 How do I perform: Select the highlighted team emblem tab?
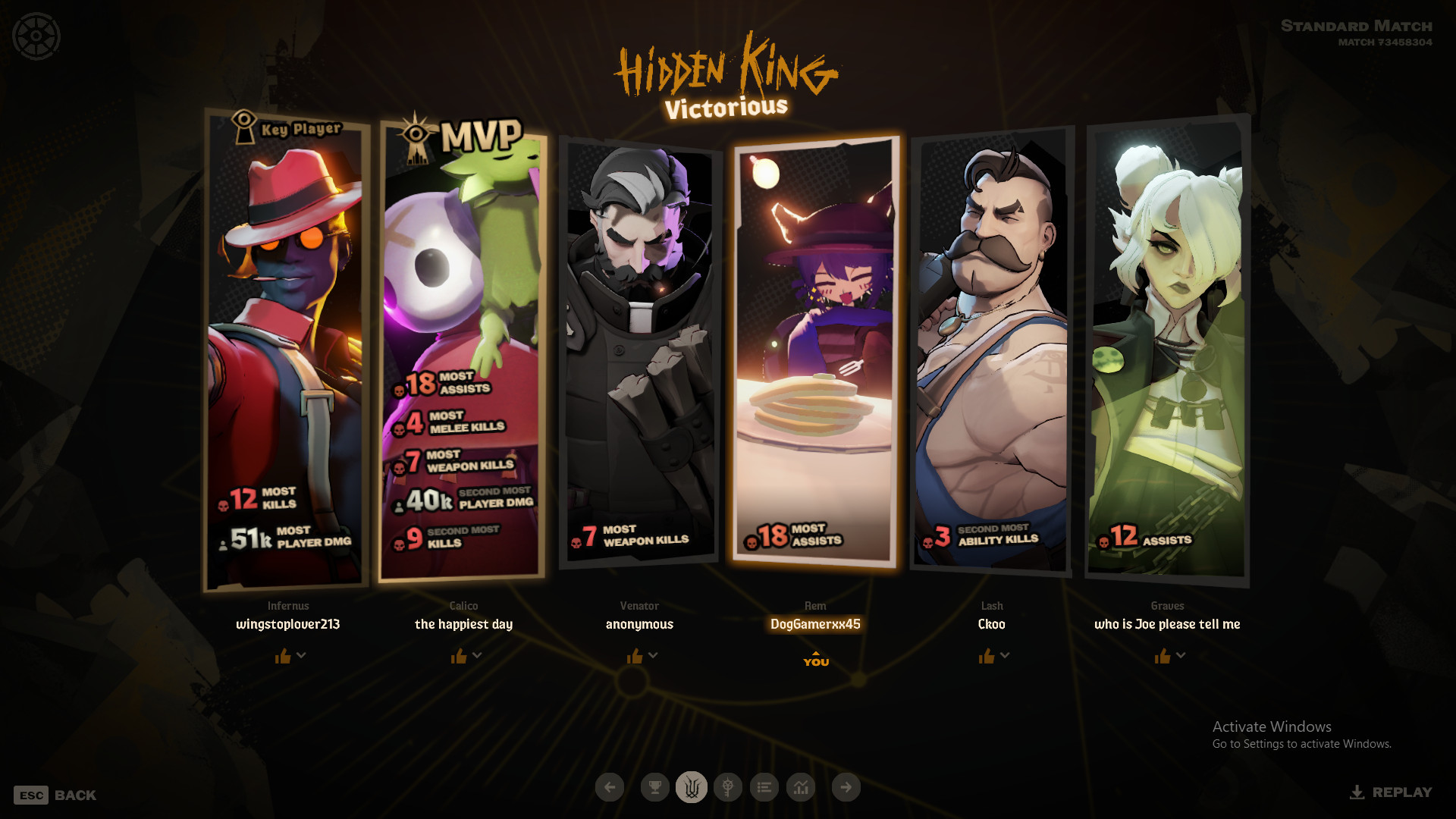click(x=691, y=787)
